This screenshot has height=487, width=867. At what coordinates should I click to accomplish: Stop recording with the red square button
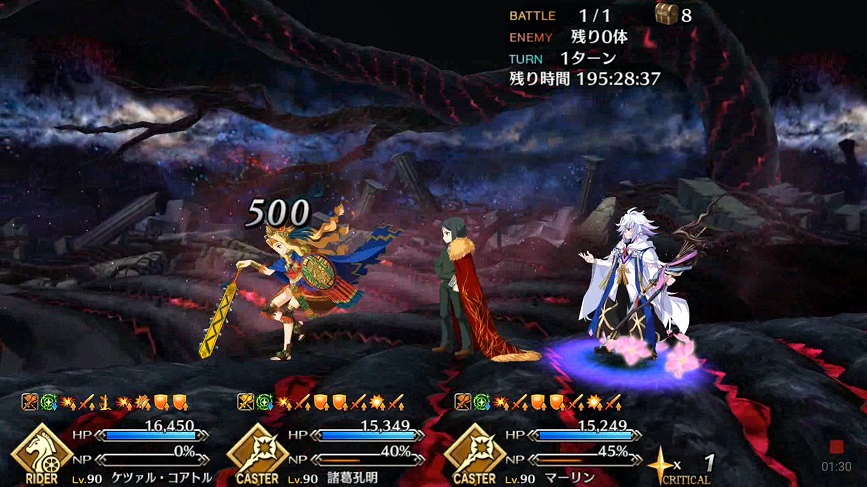coord(836,447)
